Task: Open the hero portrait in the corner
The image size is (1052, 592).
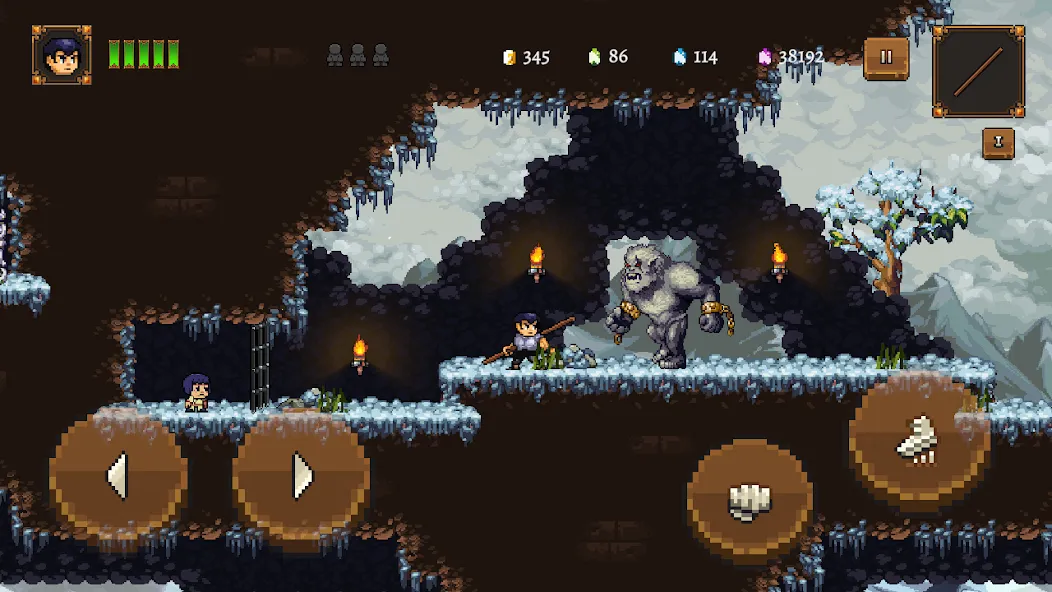Action: click(62, 55)
